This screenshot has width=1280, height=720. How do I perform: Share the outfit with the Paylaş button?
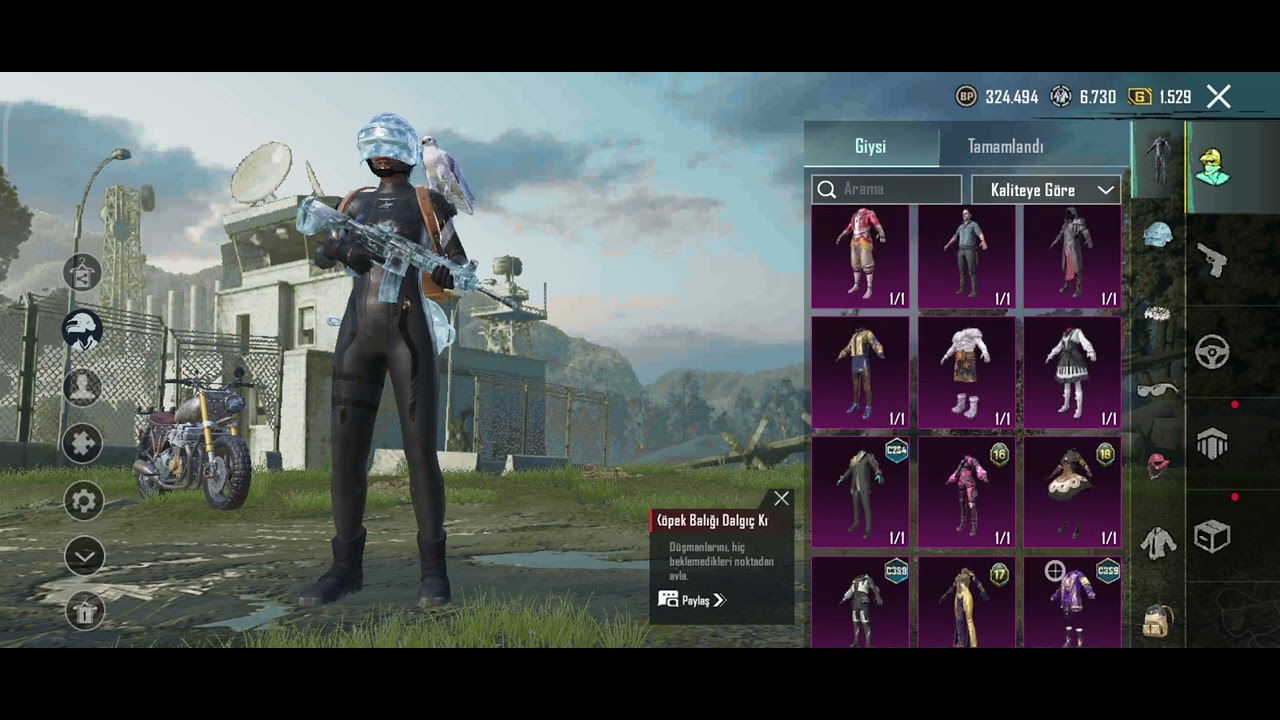coord(692,600)
